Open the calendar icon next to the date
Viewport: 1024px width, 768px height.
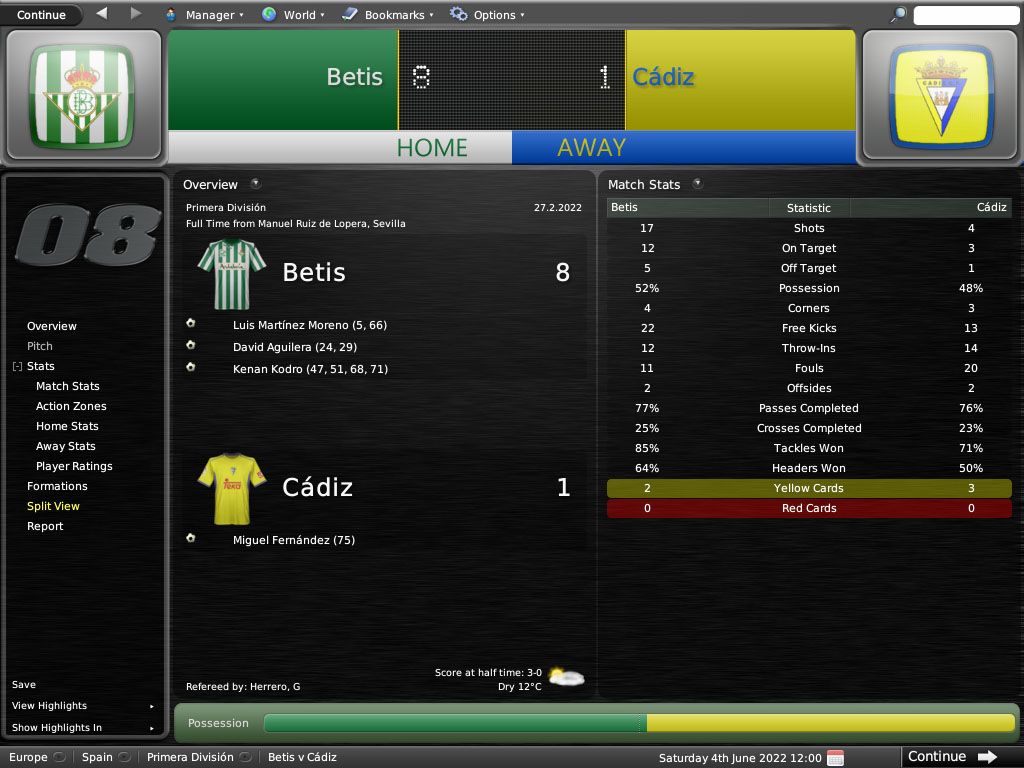836,757
